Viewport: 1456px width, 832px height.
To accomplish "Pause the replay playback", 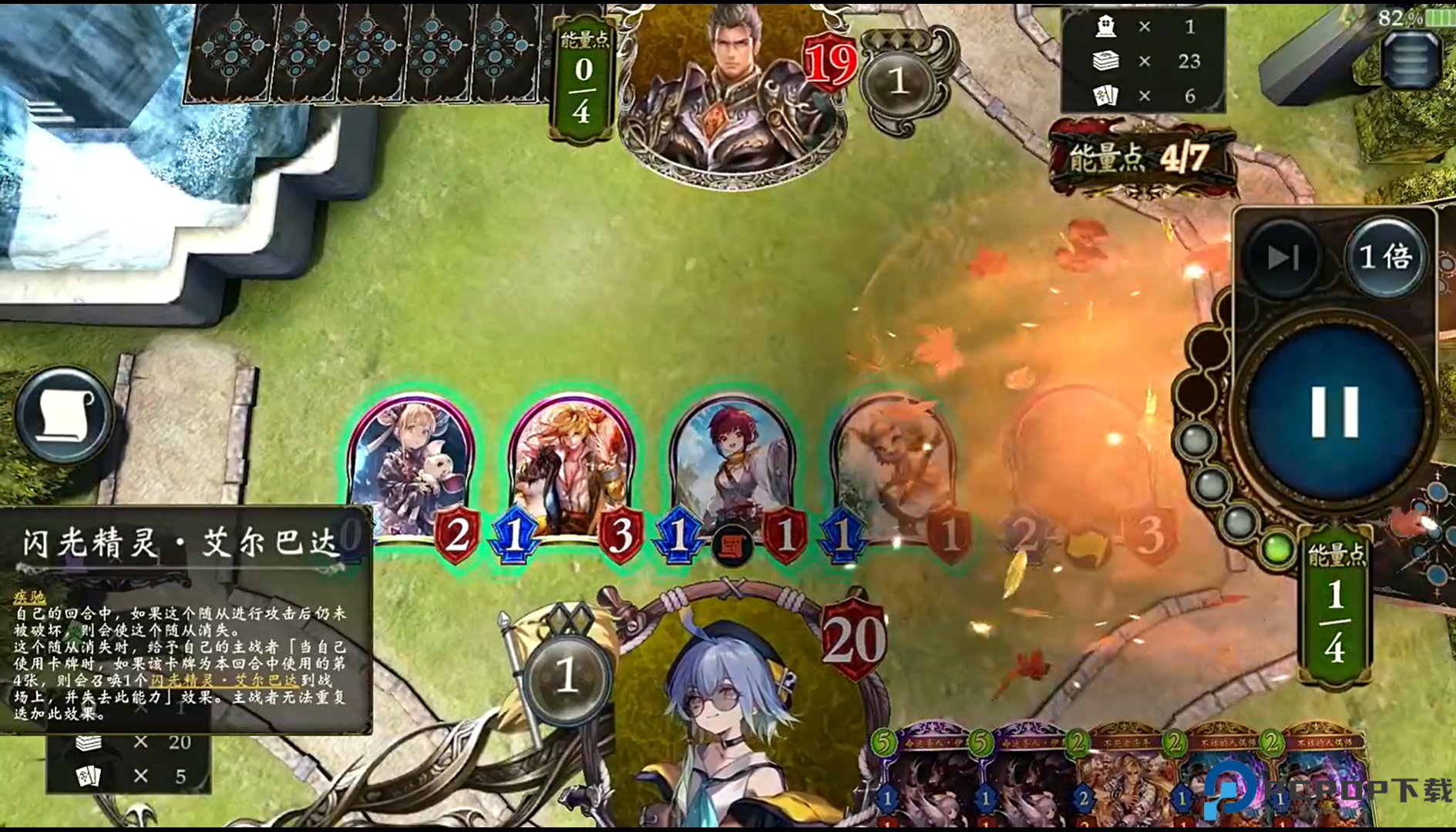I will coord(1334,412).
